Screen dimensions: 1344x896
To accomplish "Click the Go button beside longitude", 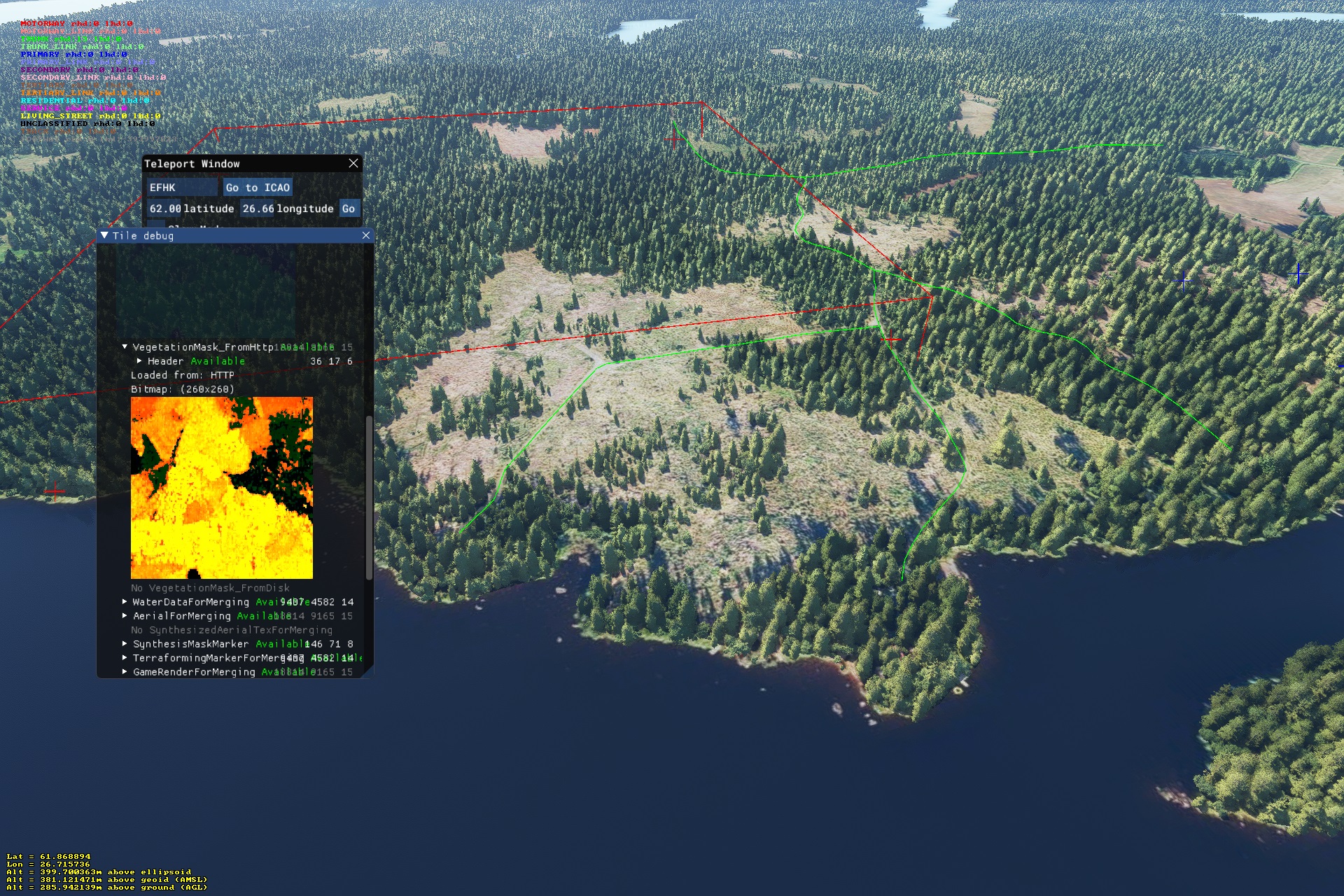I will click(x=348, y=209).
